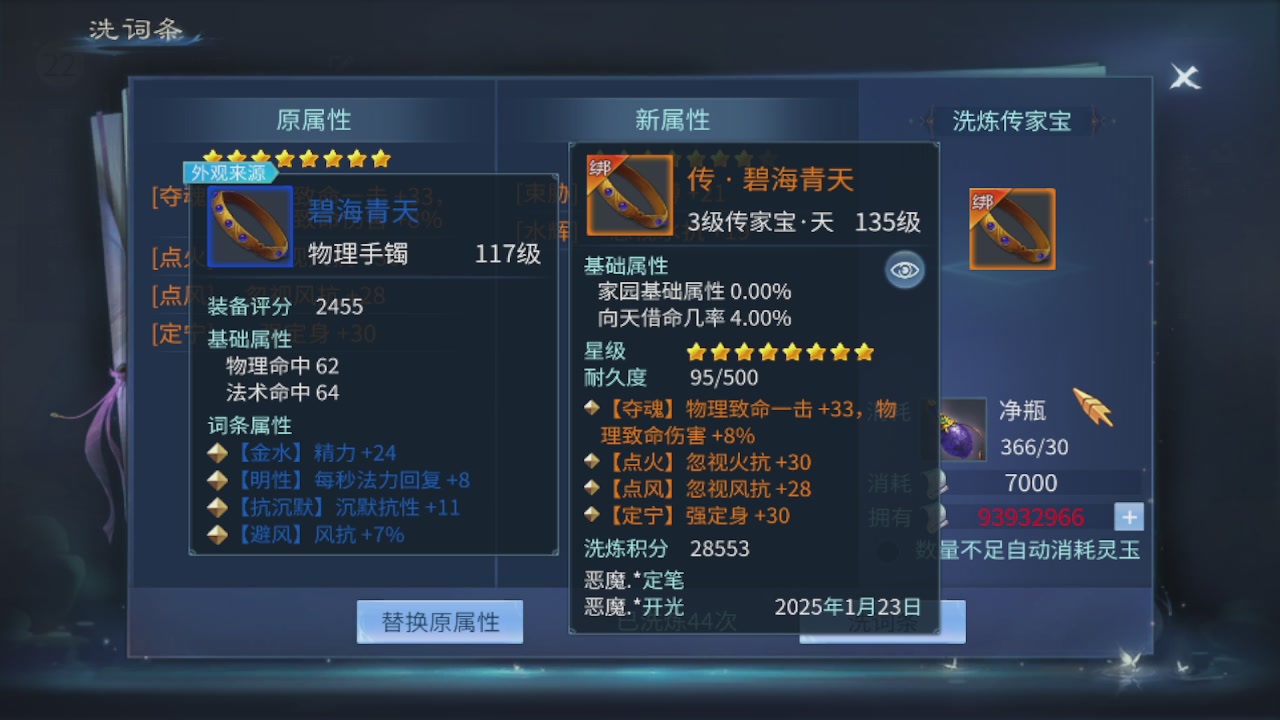
Task: Click the bound bracelet icon under 洗炼传家宝
Action: (x=1012, y=228)
